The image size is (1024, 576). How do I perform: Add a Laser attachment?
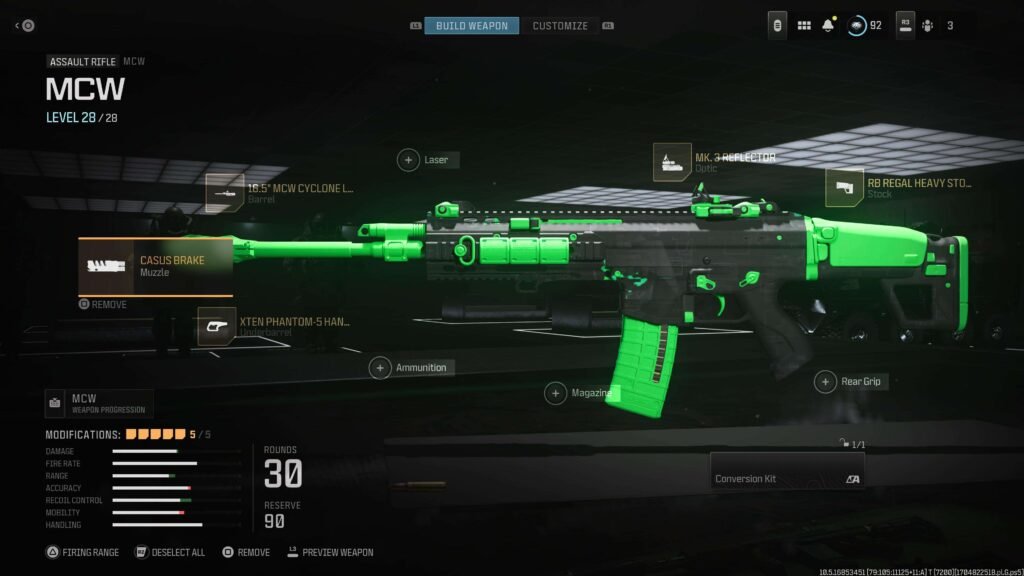[409, 160]
